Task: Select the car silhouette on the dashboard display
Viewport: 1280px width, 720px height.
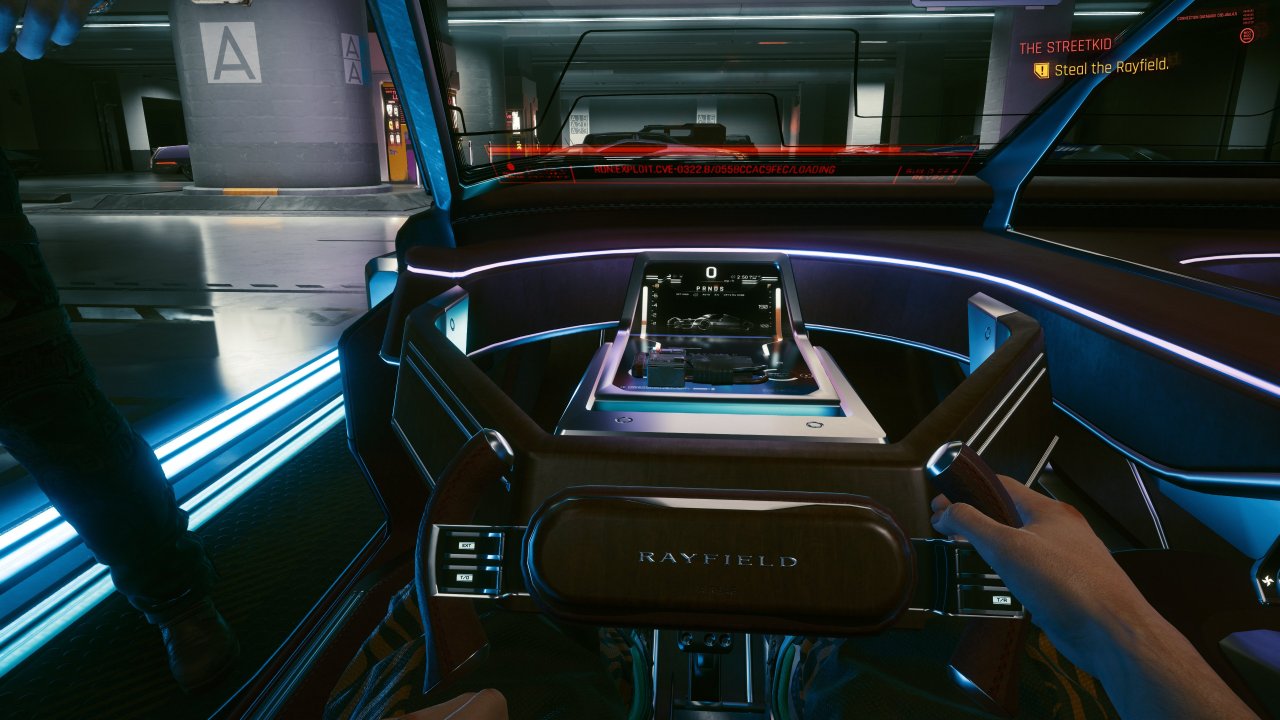Action: pyautogui.click(x=710, y=322)
